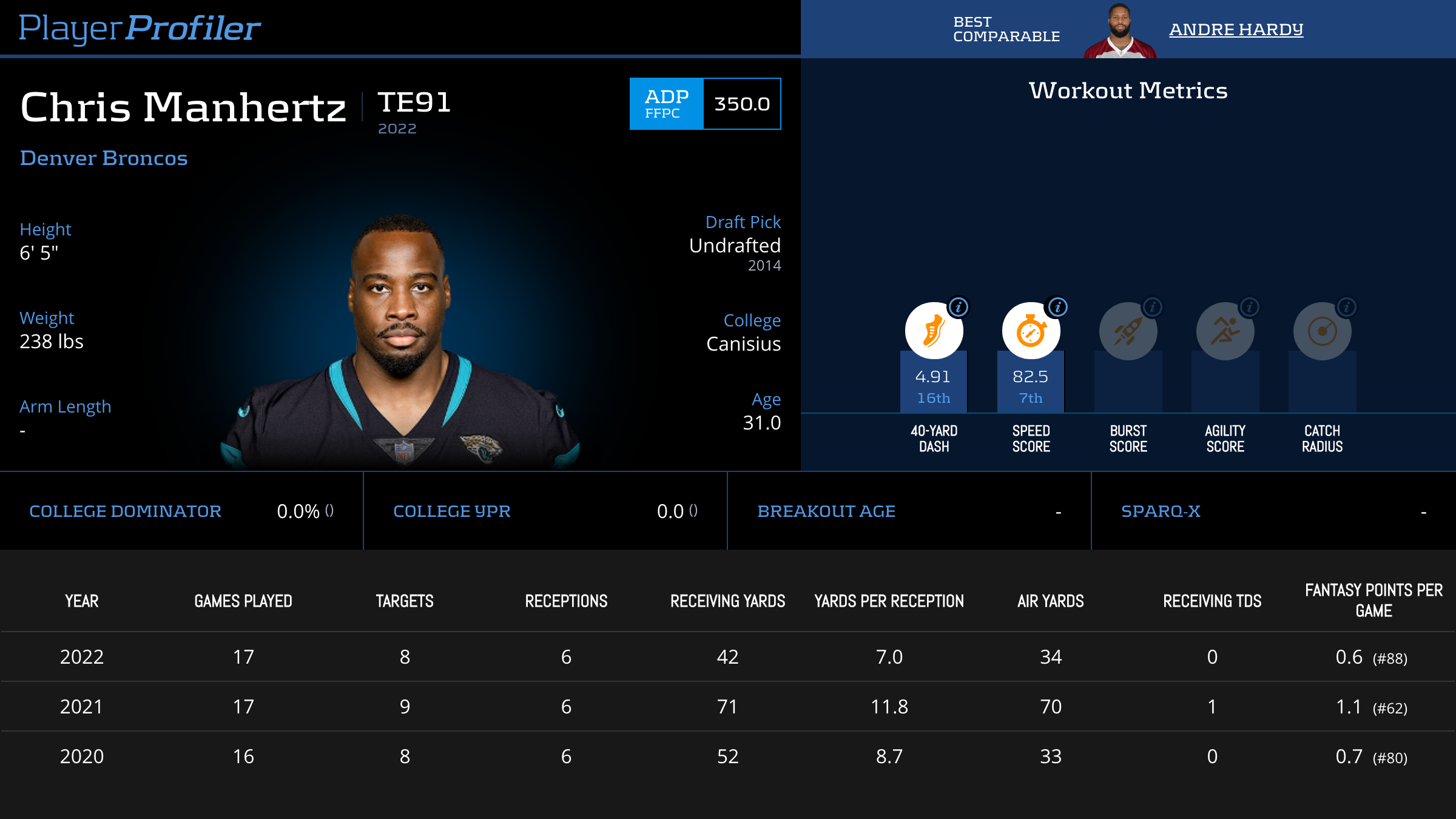This screenshot has width=1456, height=819.
Task: Show info for the 40-Yard Dash metric
Action: (959, 307)
